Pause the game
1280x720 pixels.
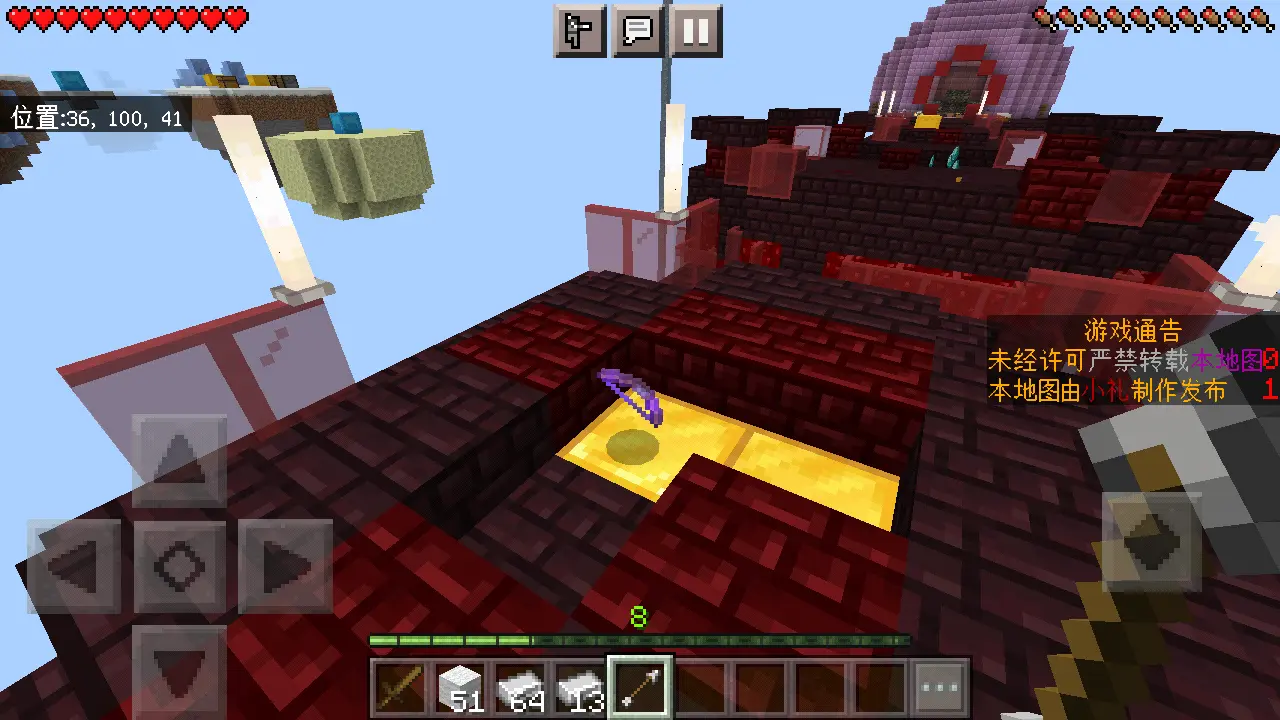(x=696, y=31)
